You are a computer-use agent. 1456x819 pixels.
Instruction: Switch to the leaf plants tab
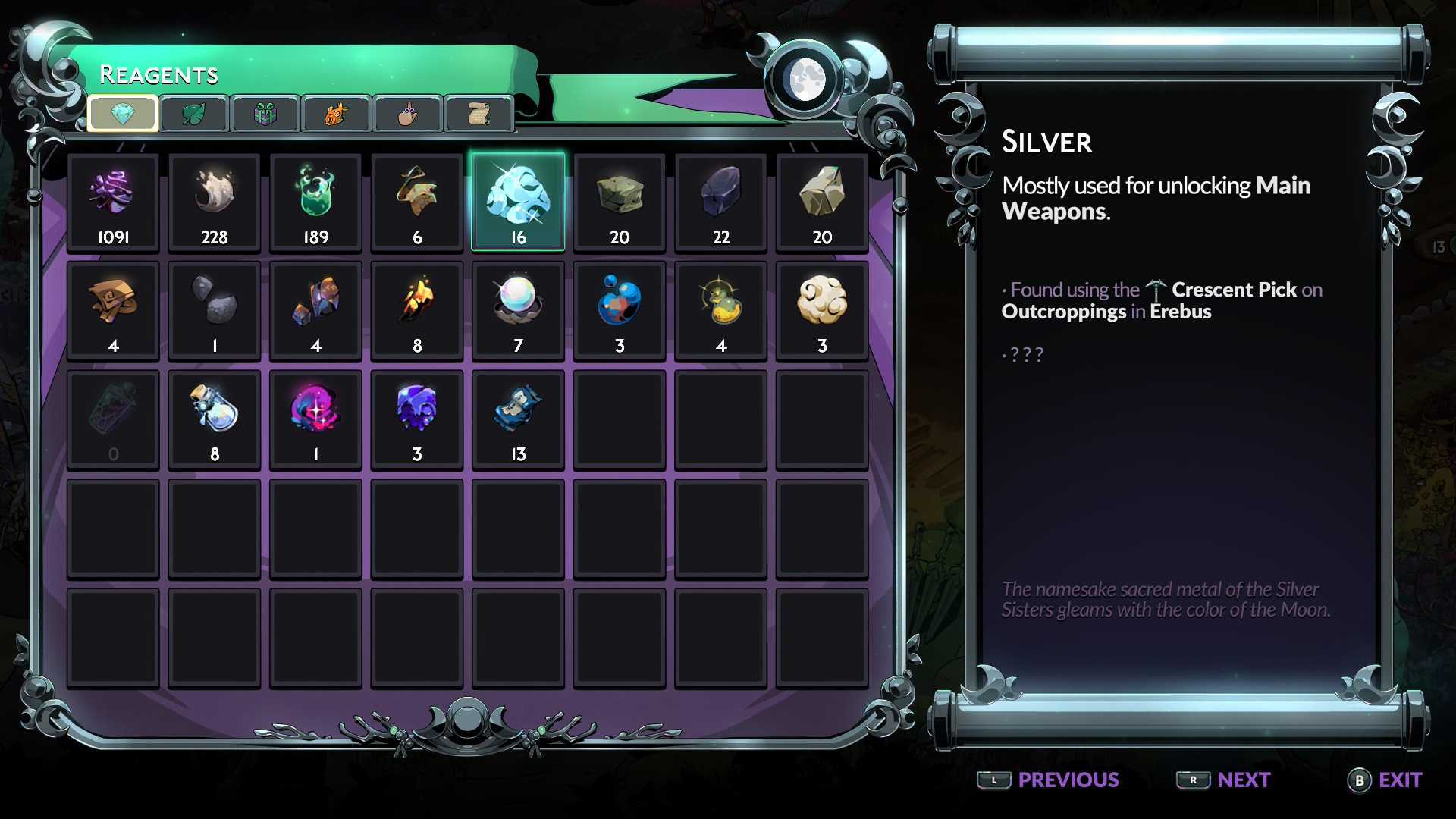coord(194,114)
